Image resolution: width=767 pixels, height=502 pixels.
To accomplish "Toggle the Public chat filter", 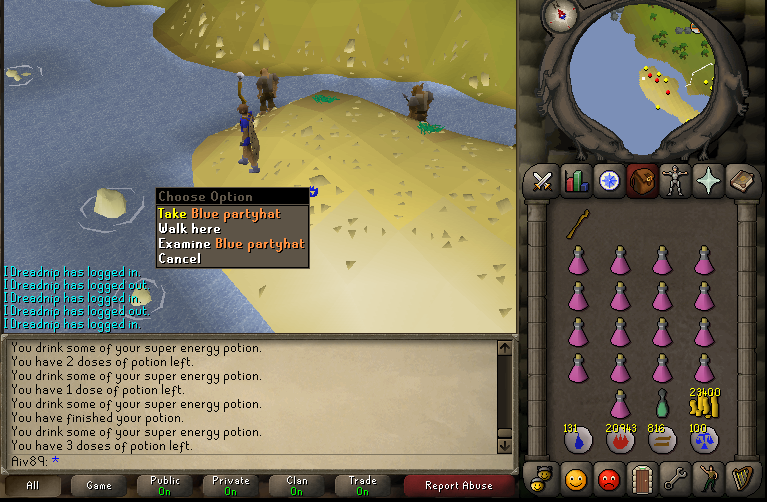I will coord(165,485).
